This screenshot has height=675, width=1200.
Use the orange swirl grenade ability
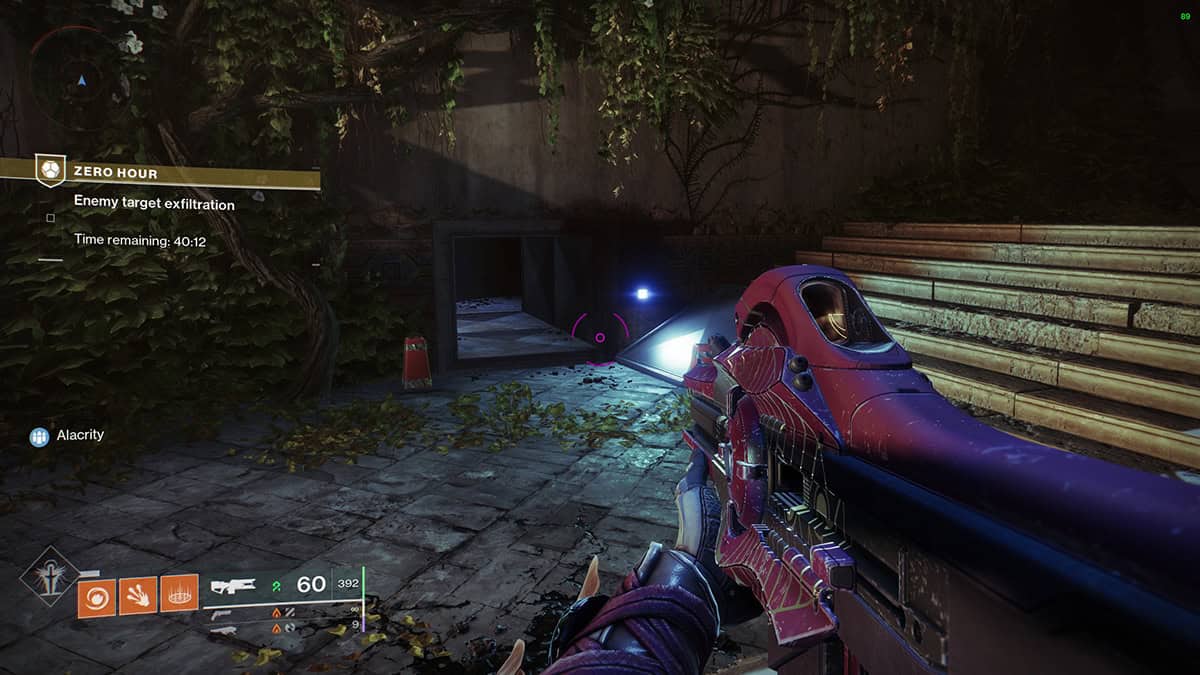96,597
